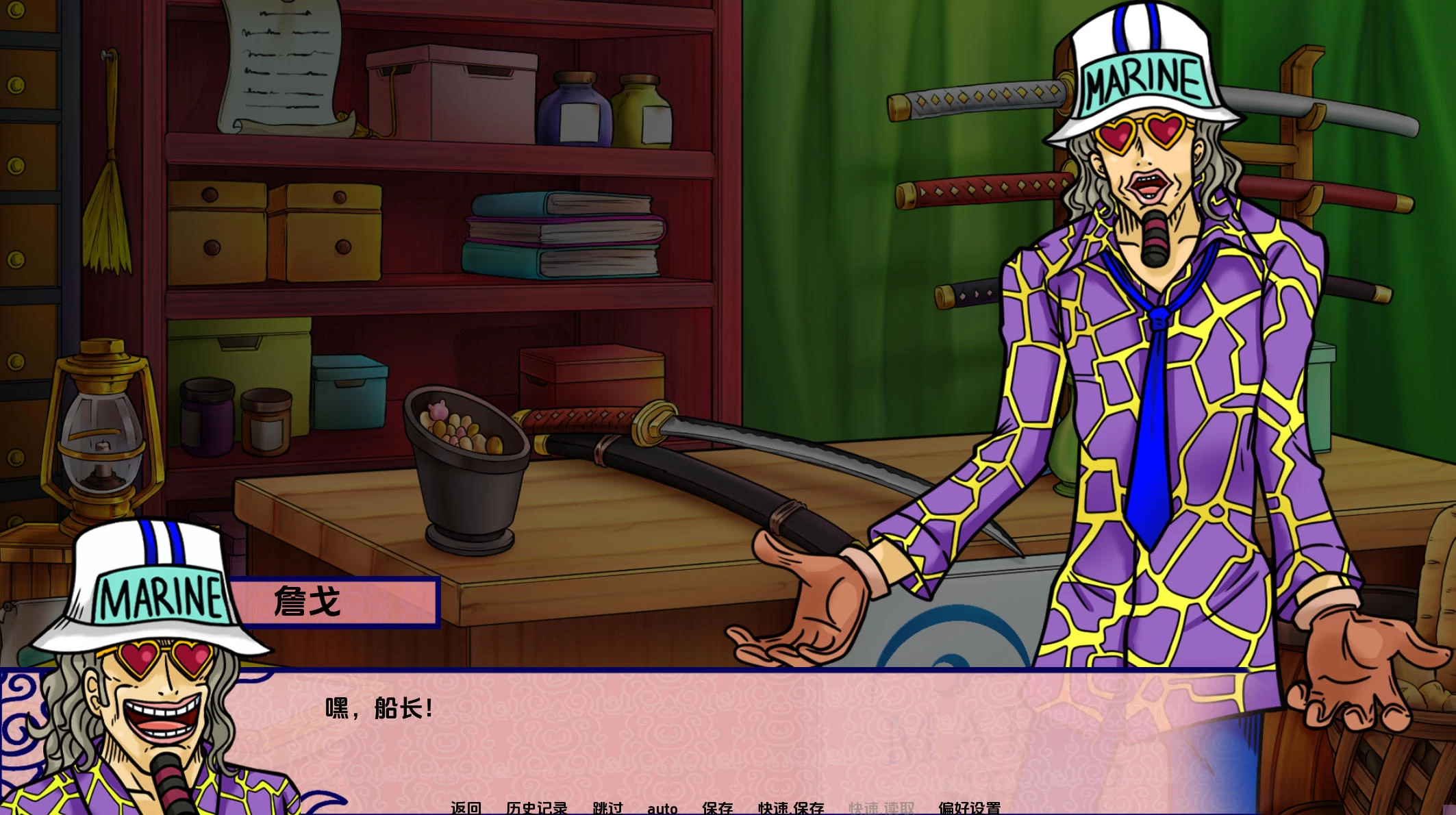The width and height of the screenshot is (1456, 815).
Task: Skip dialogue with the 跳过 button
Action: pyautogui.click(x=607, y=808)
